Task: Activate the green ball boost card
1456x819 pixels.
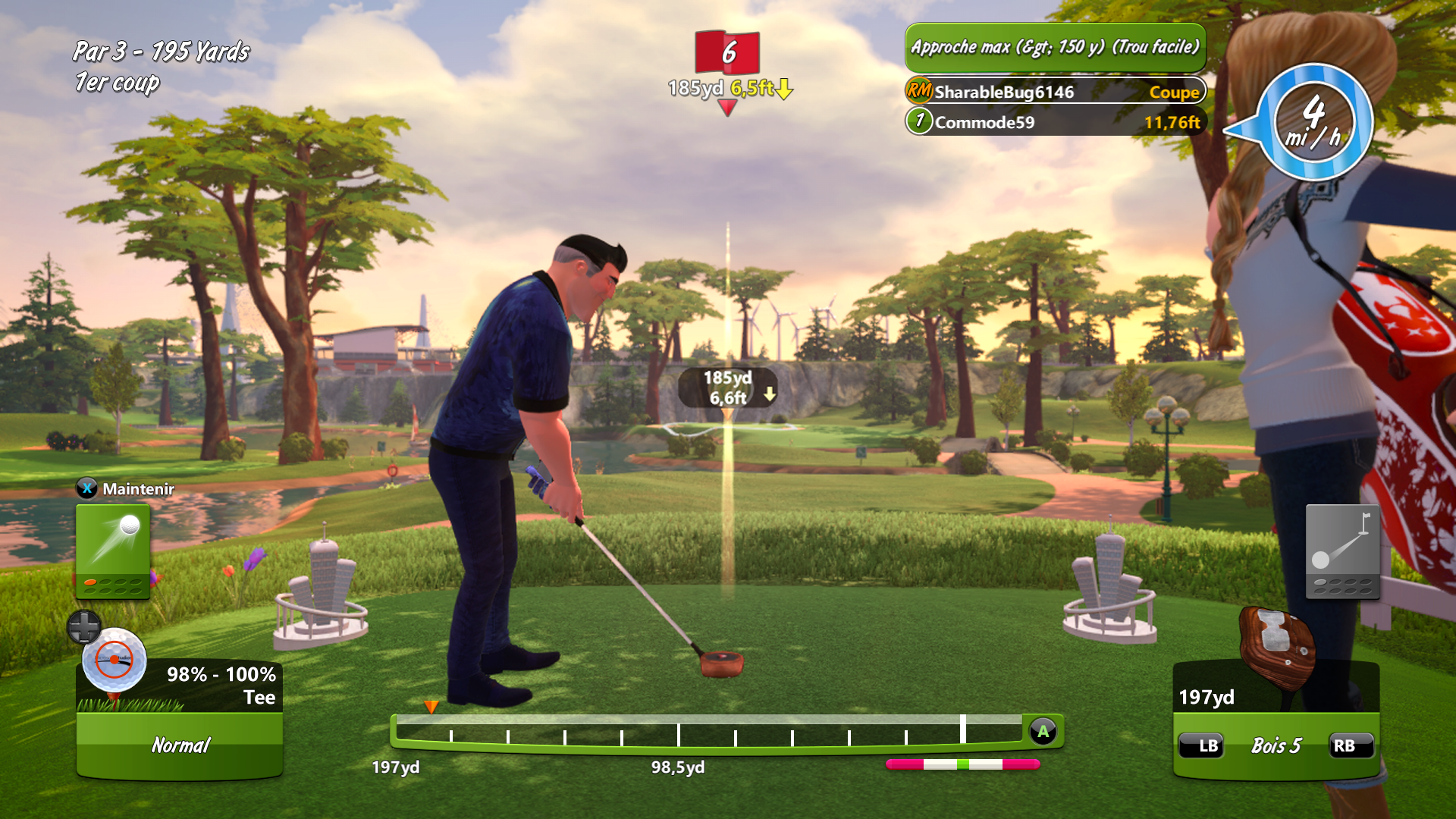Action: tap(112, 551)
